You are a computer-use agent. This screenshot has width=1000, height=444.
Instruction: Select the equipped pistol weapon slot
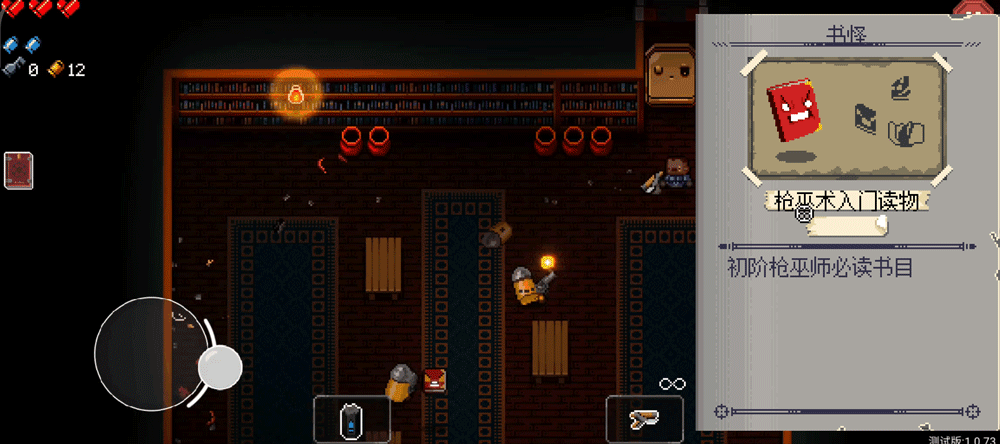coord(644,417)
